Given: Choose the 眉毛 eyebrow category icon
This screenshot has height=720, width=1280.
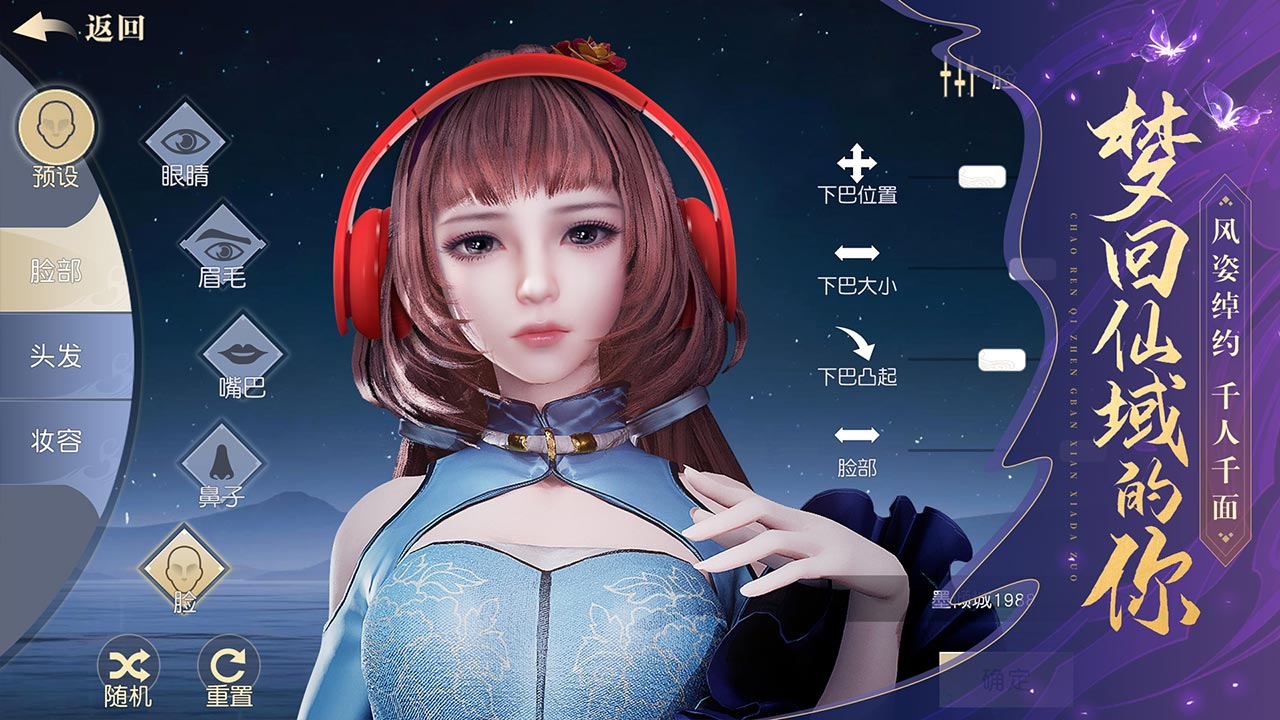Looking at the screenshot, I should coord(222,244).
